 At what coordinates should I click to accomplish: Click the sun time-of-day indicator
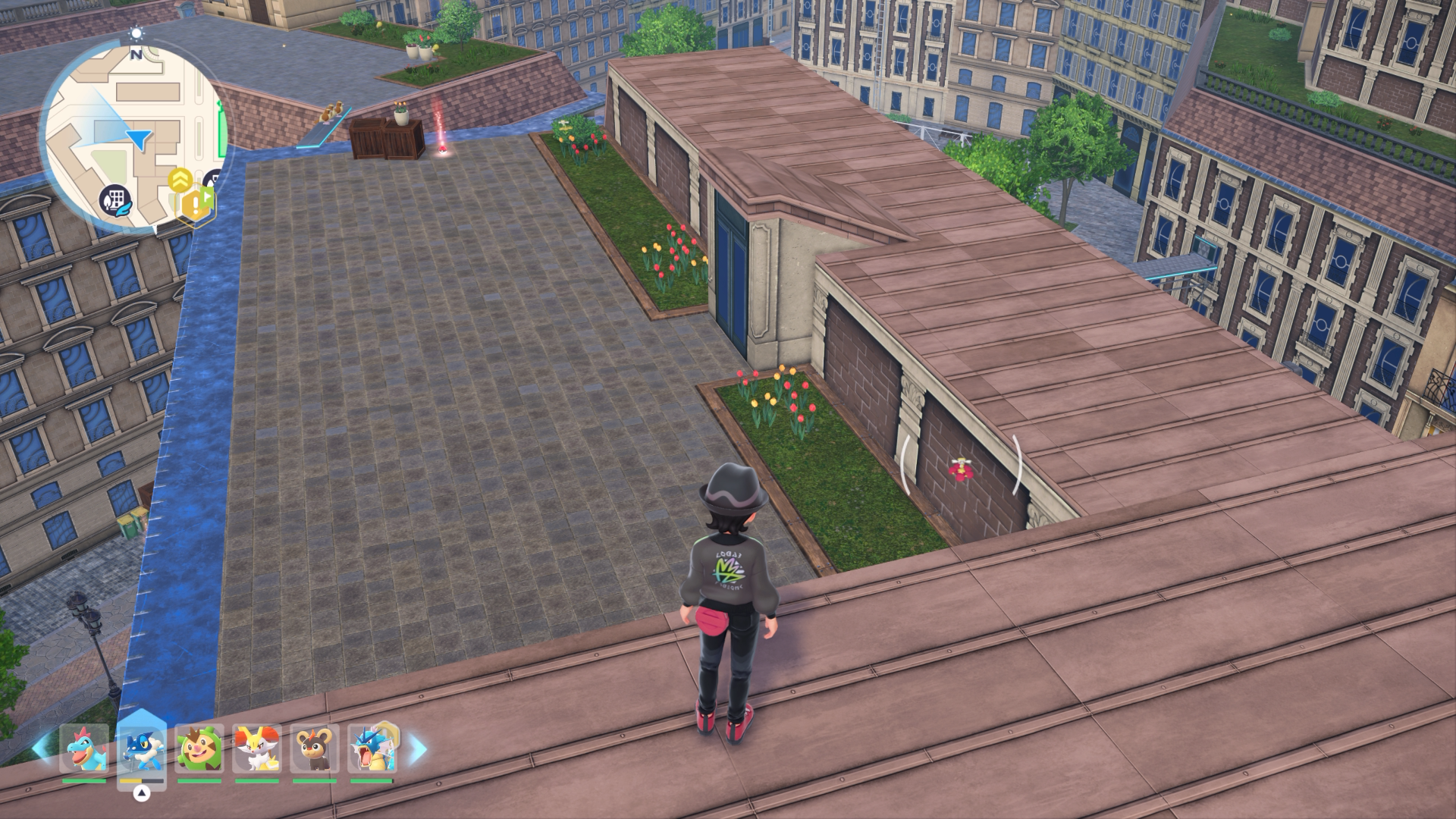136,33
